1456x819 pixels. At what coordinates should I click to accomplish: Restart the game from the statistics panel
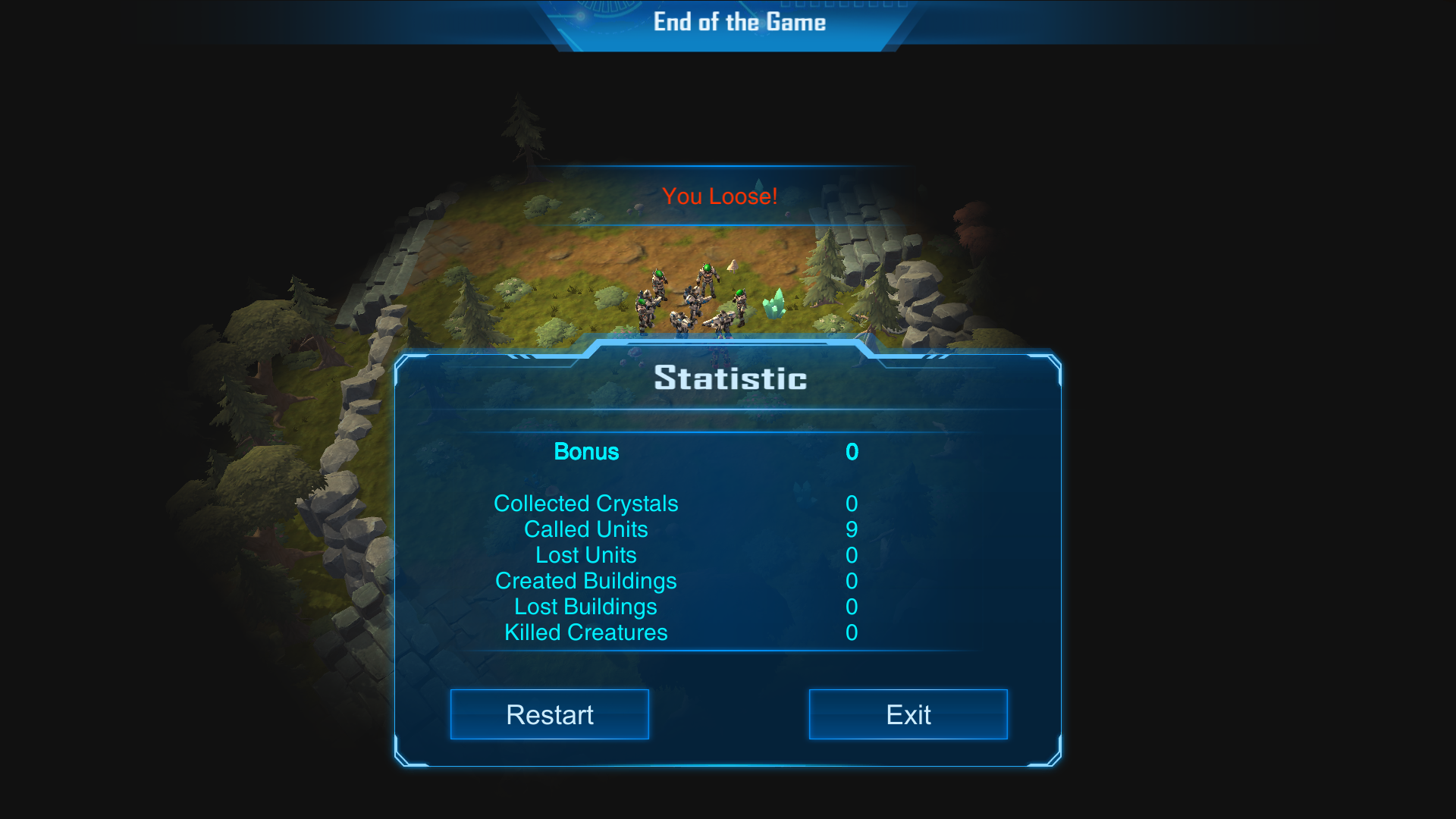(x=549, y=714)
